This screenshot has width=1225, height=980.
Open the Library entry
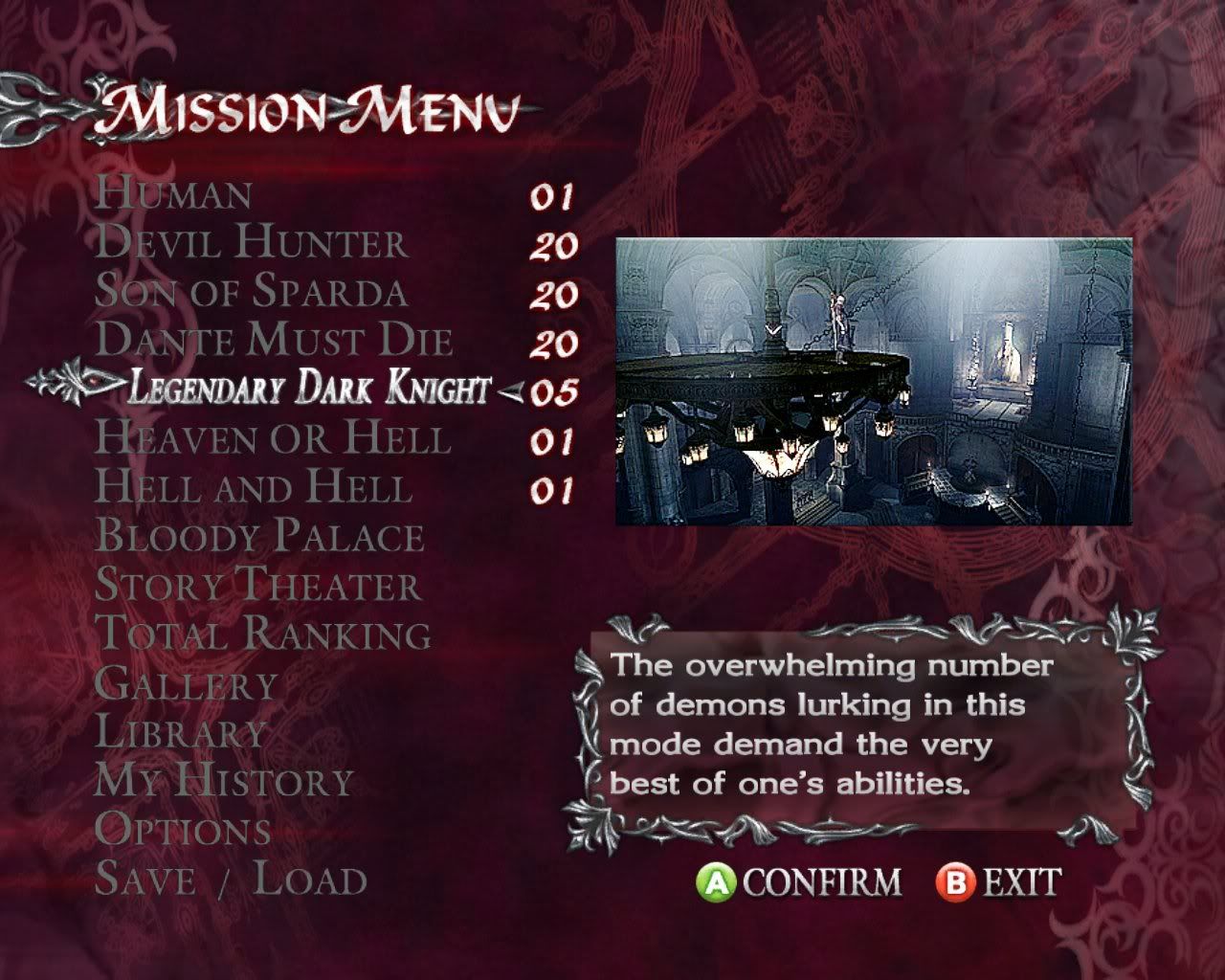(x=181, y=732)
